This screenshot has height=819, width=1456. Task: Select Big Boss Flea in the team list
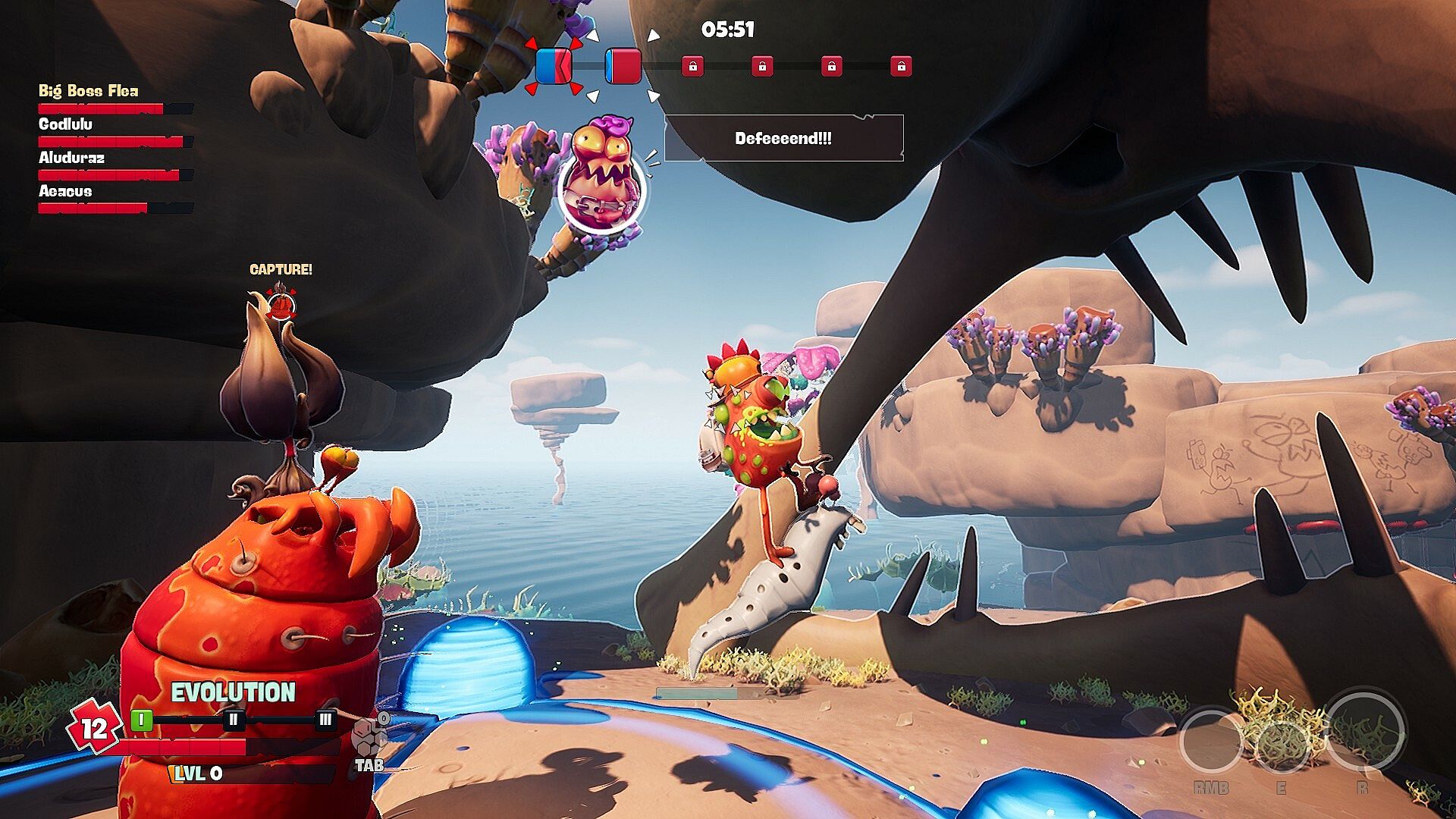(x=89, y=91)
